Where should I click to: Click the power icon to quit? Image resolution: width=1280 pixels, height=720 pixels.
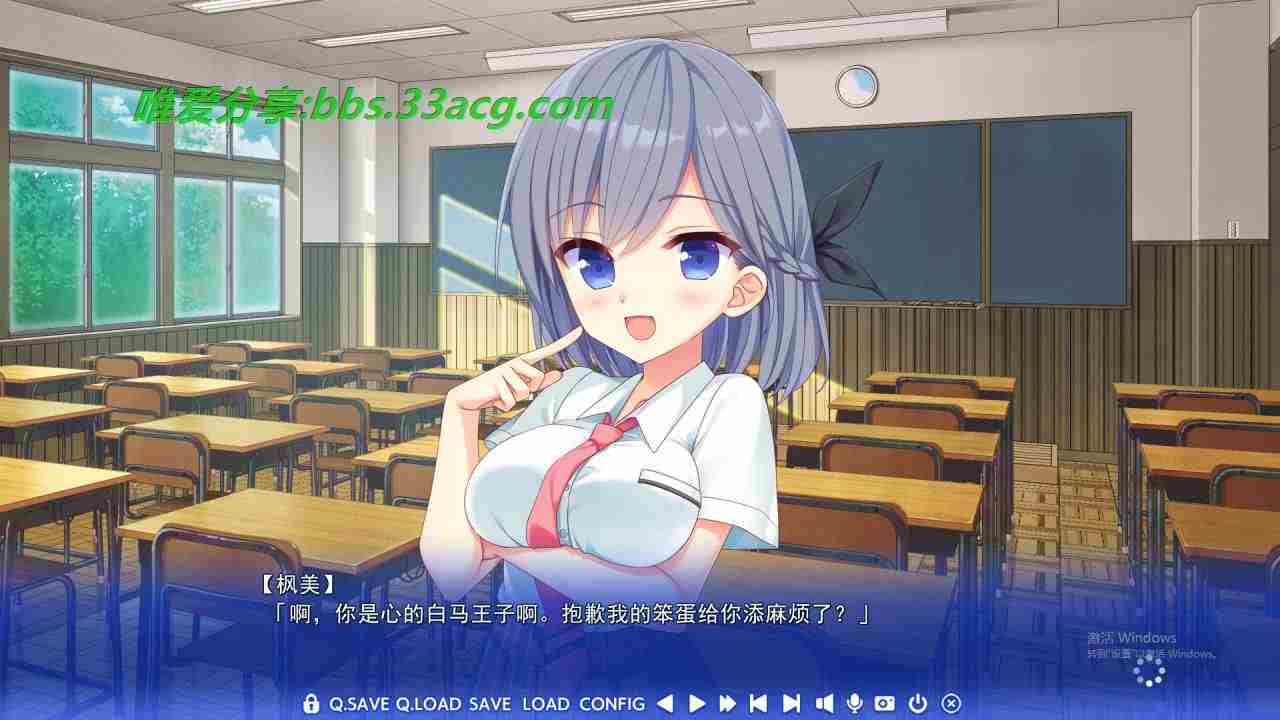918,703
